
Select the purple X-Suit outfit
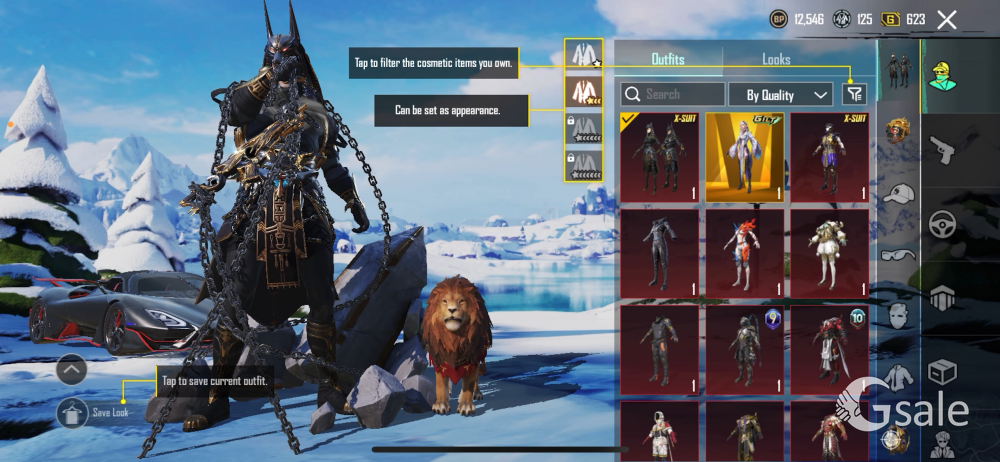[829, 157]
